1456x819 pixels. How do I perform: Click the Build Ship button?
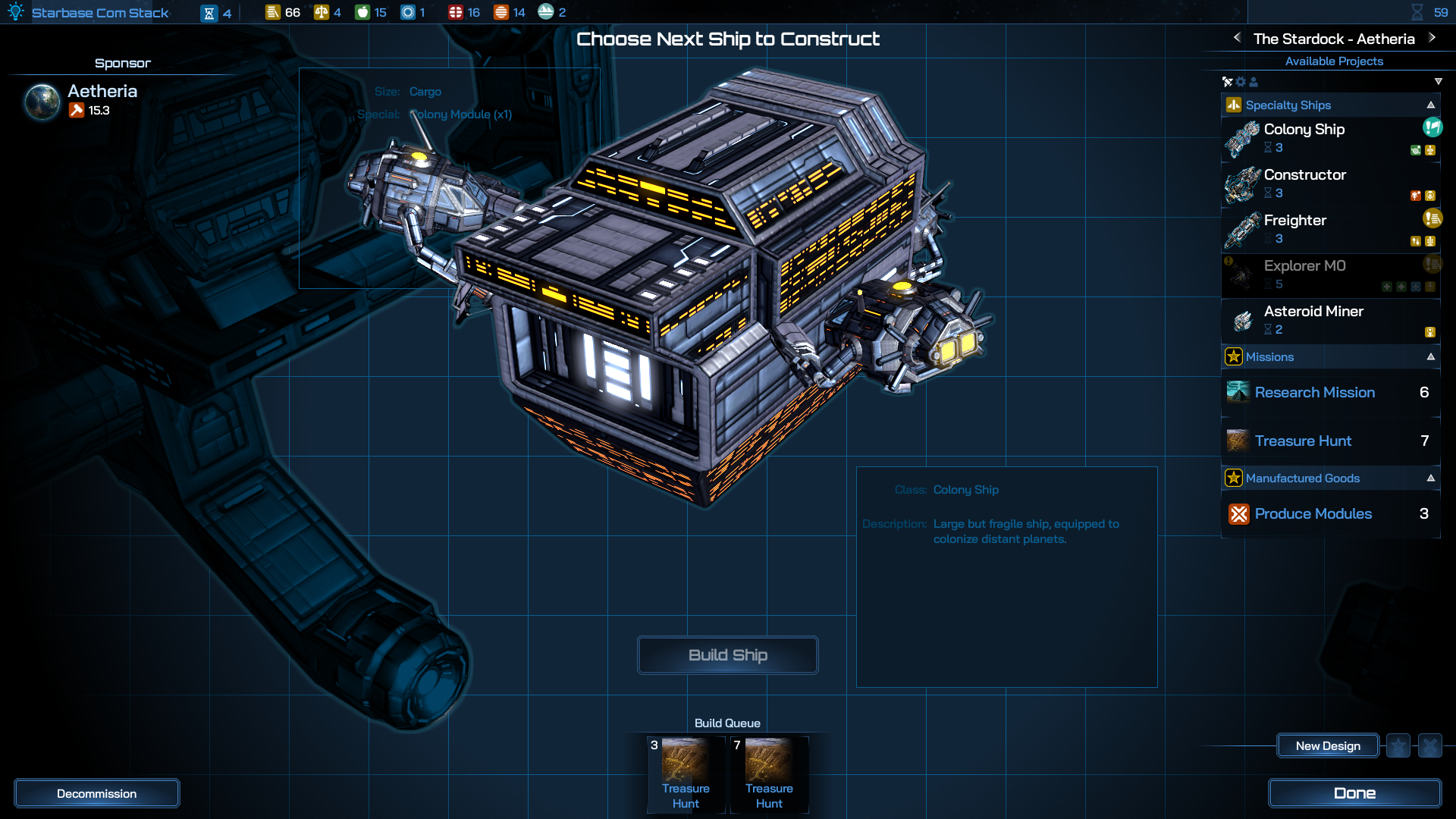tap(727, 655)
